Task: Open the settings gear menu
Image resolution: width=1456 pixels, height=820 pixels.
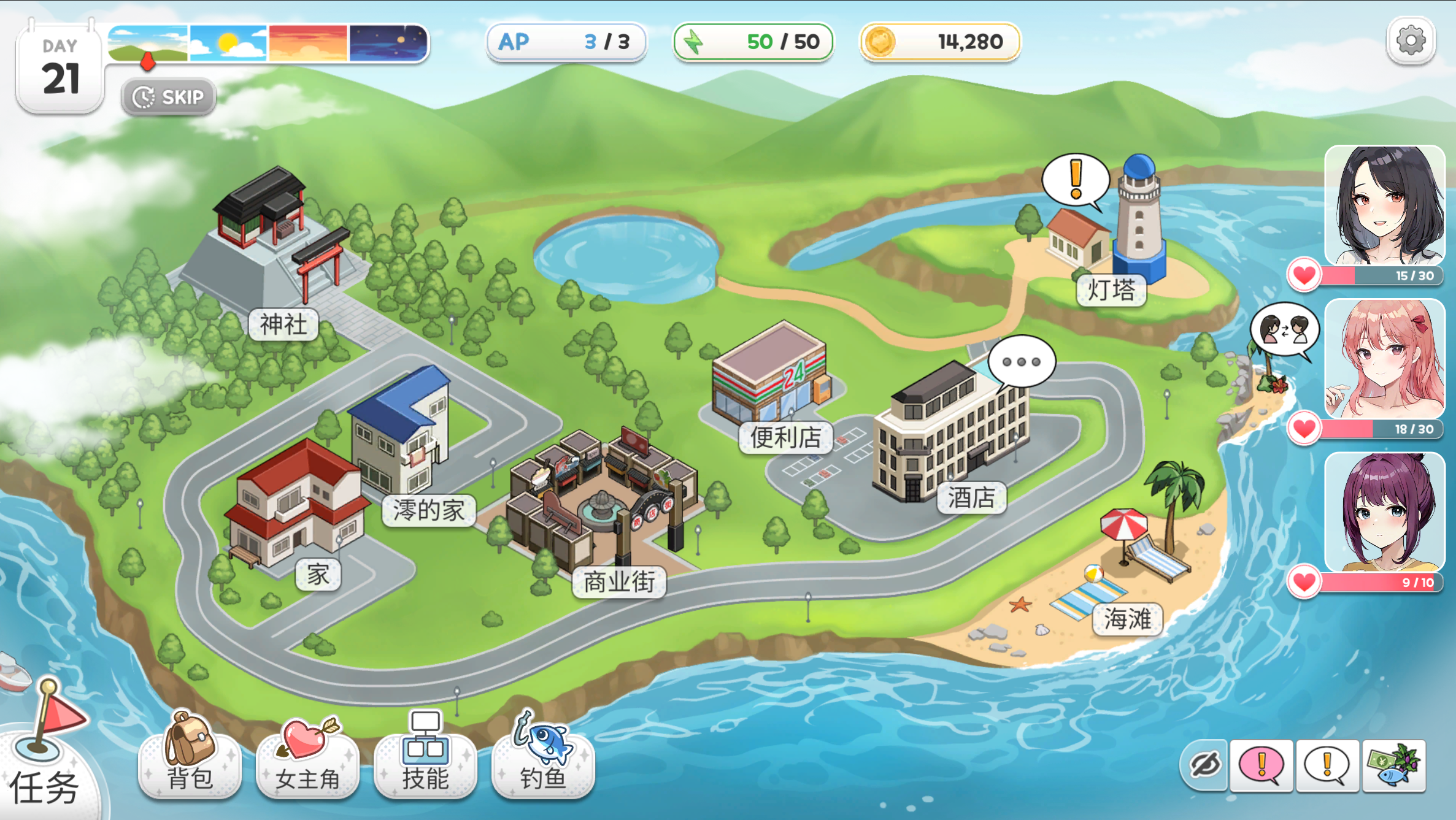Action: [x=1411, y=41]
